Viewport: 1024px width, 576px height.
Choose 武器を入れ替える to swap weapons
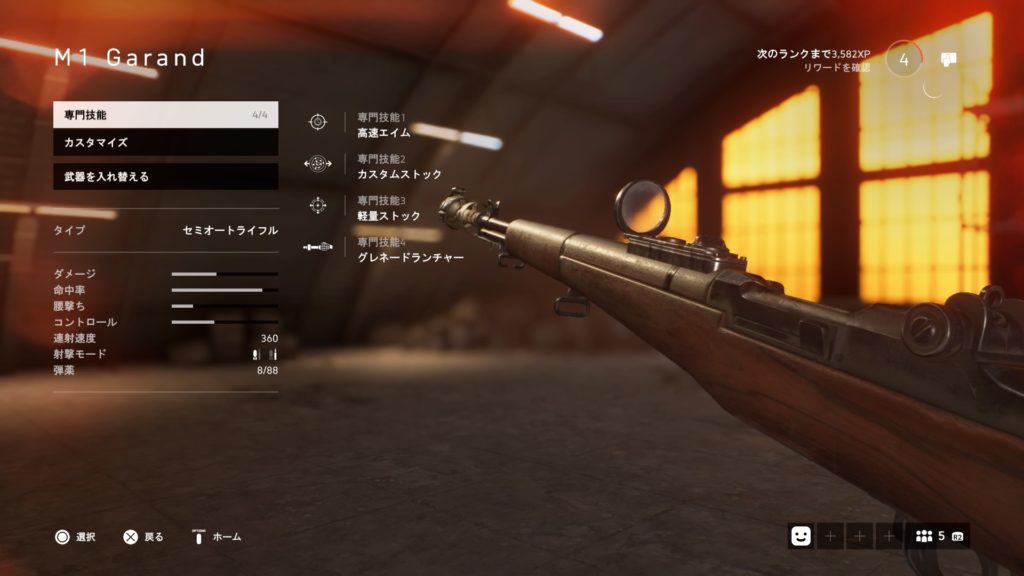pos(165,177)
